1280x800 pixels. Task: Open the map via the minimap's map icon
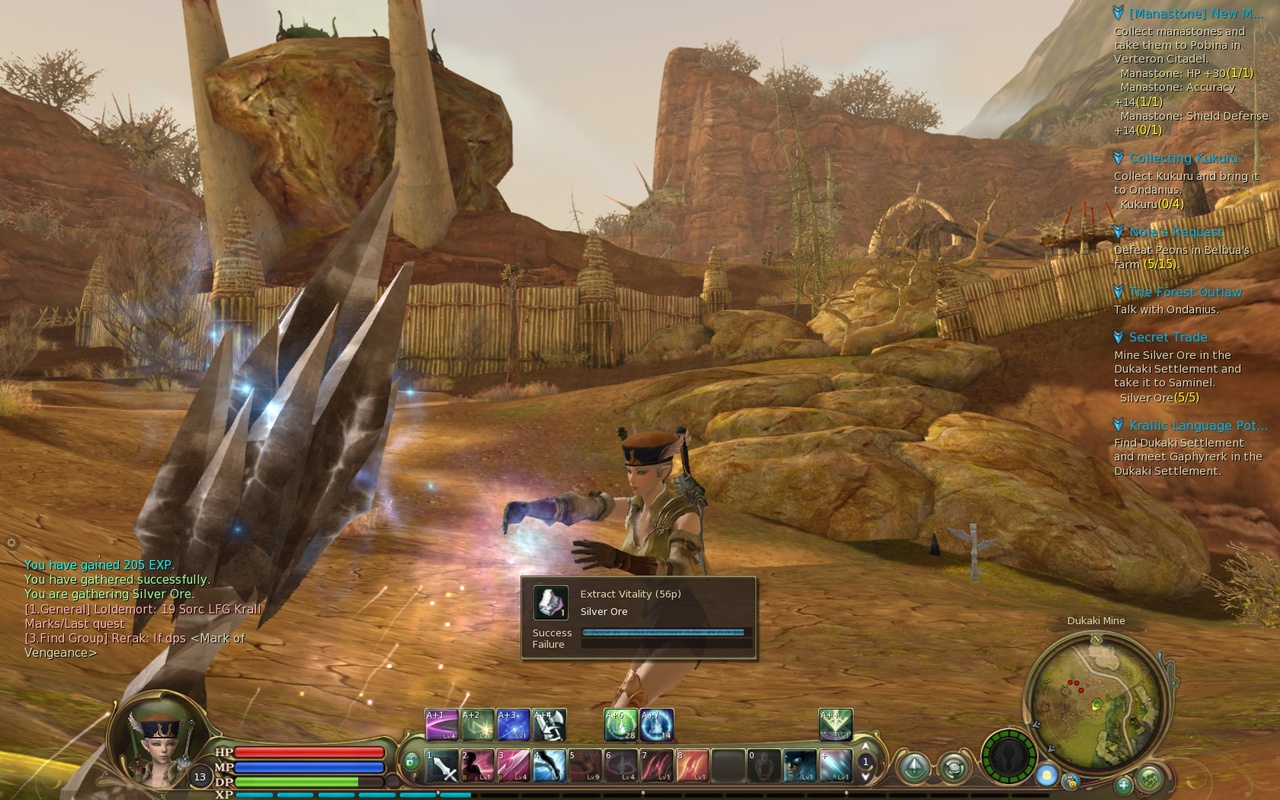tap(1149, 780)
